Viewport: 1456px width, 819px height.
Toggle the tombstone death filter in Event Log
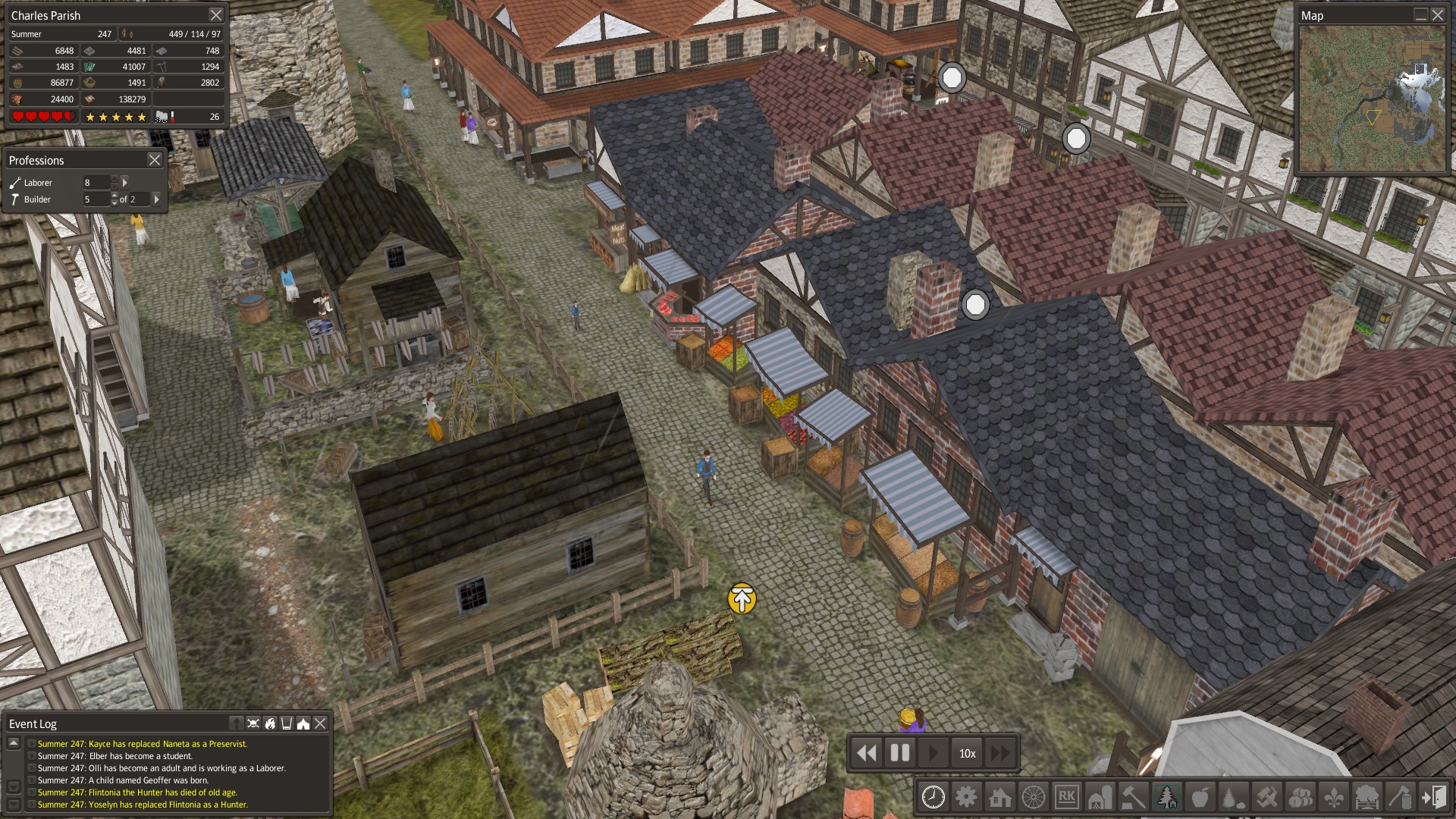point(237,723)
